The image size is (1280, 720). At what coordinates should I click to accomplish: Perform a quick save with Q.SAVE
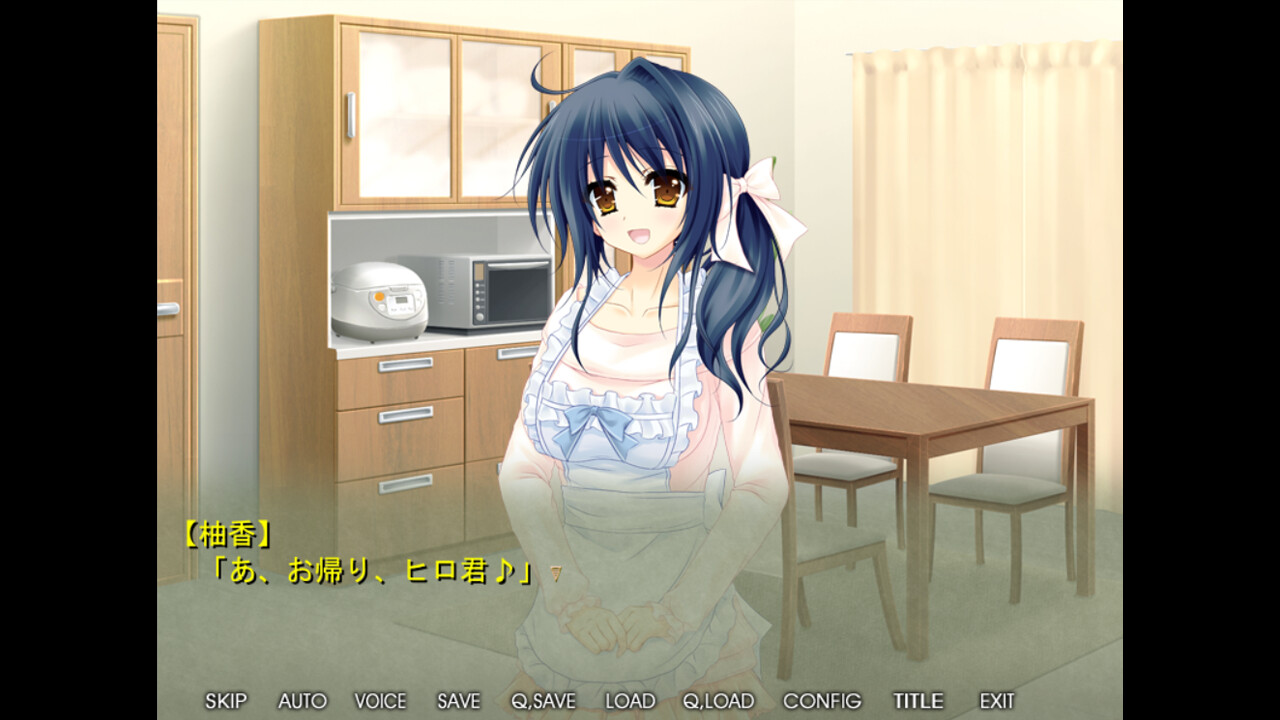tap(541, 701)
